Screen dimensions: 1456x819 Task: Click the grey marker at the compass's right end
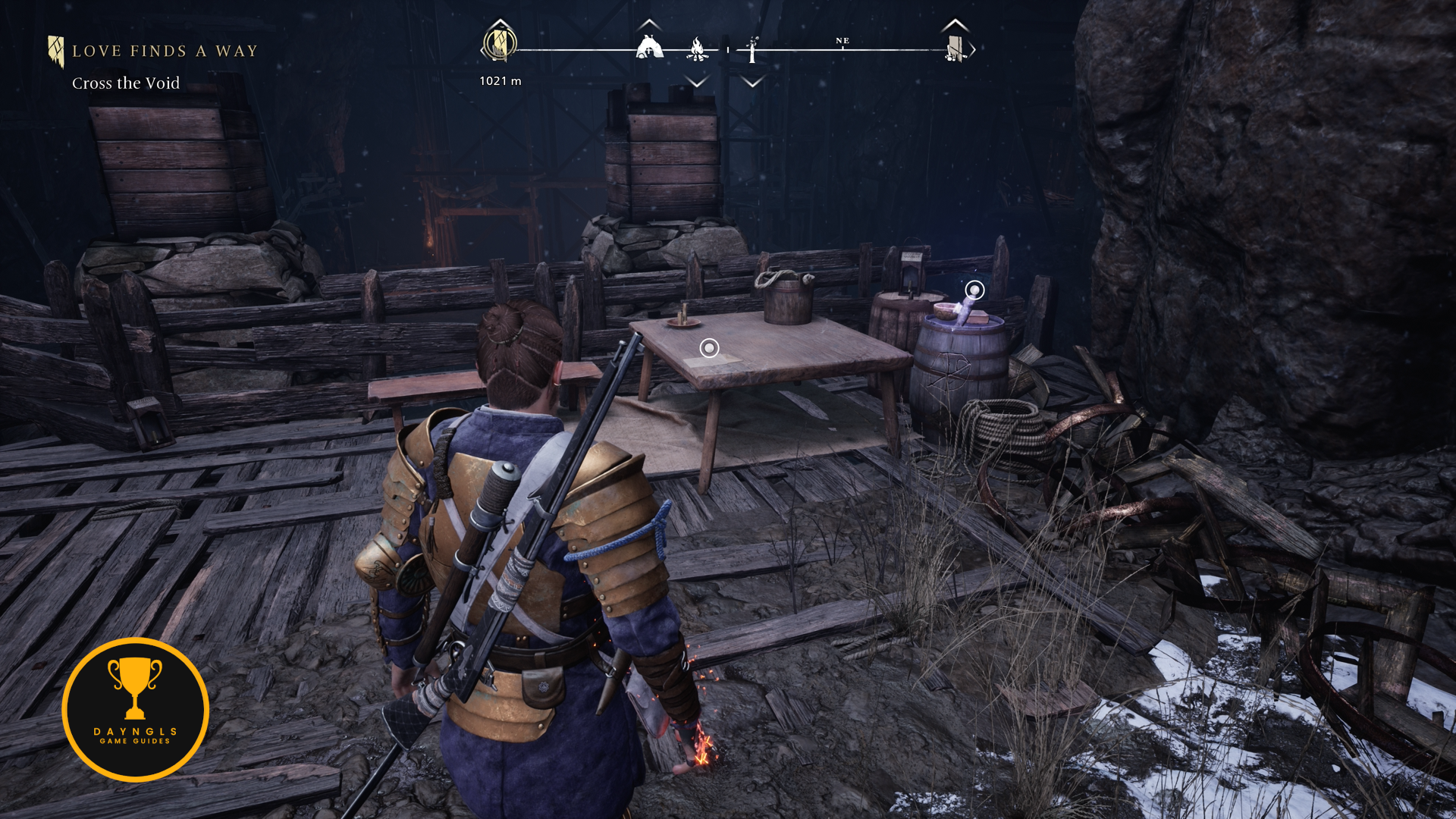955,49
